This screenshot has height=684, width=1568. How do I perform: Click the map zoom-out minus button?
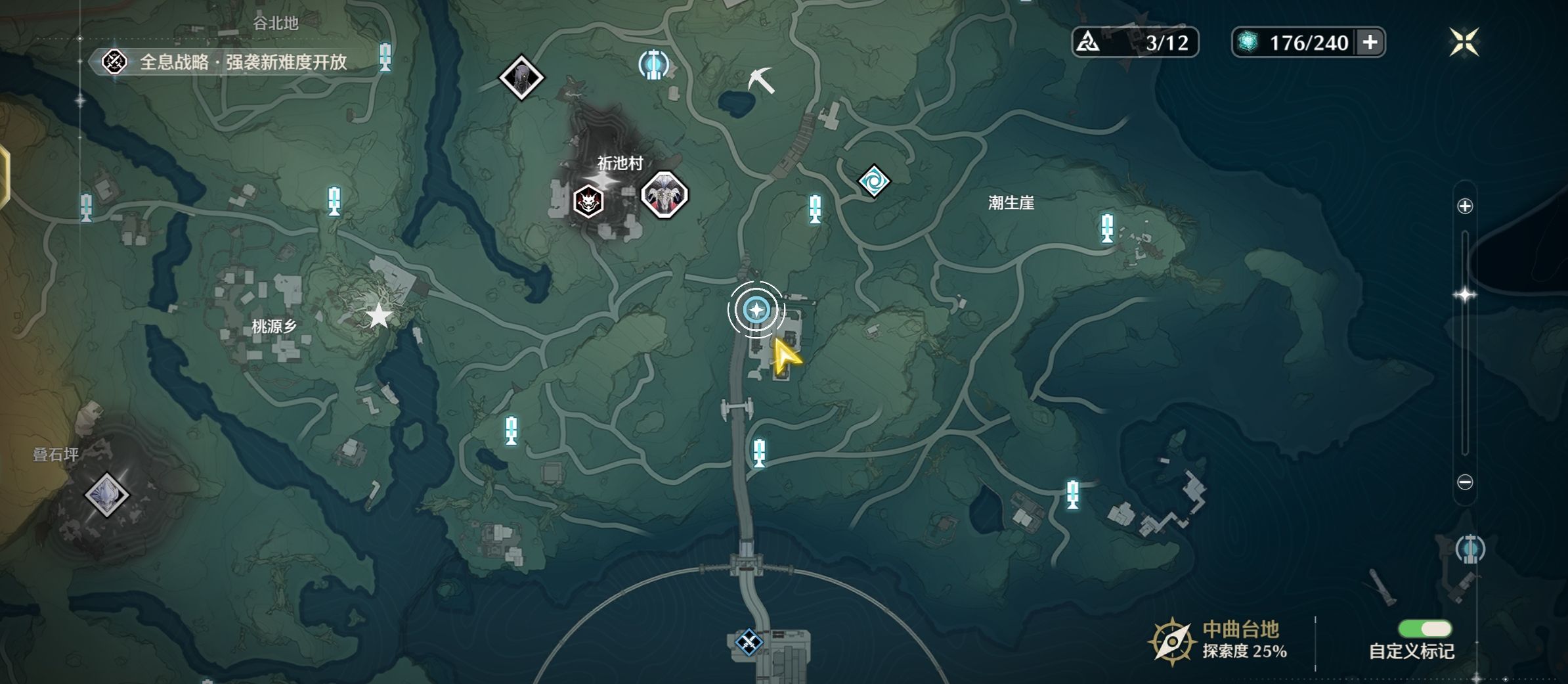click(x=1465, y=482)
